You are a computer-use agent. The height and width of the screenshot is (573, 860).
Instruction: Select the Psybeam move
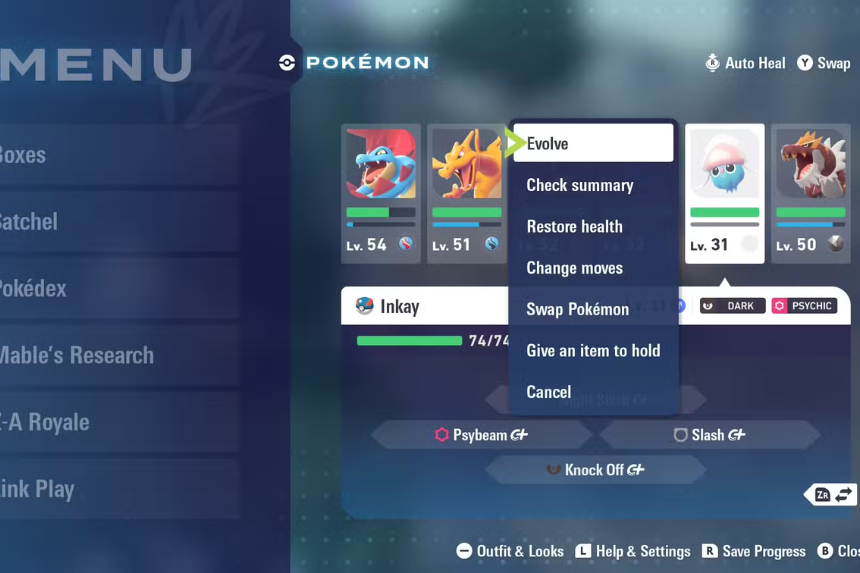(x=481, y=435)
